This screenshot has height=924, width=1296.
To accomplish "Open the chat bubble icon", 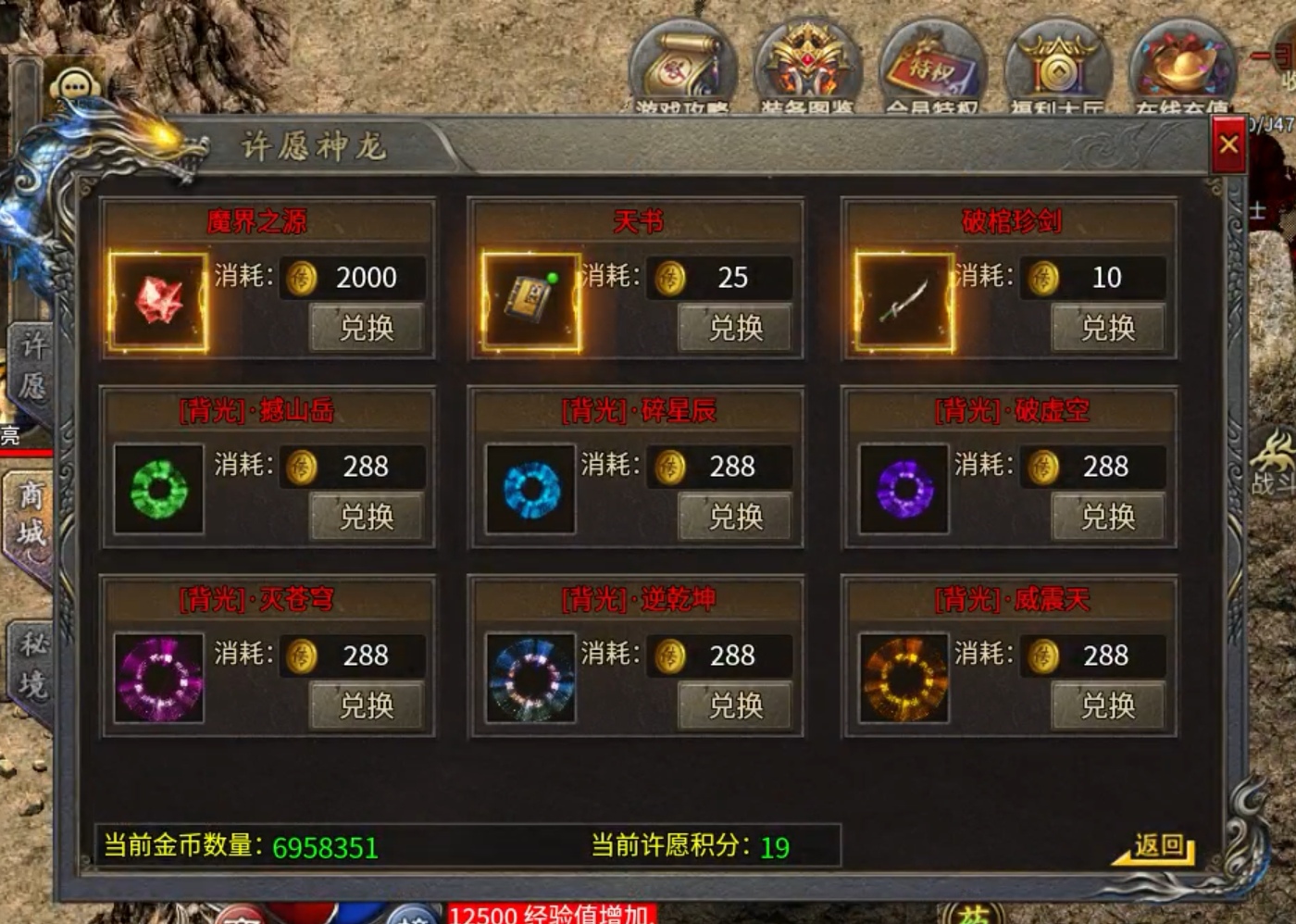I will point(76,88).
